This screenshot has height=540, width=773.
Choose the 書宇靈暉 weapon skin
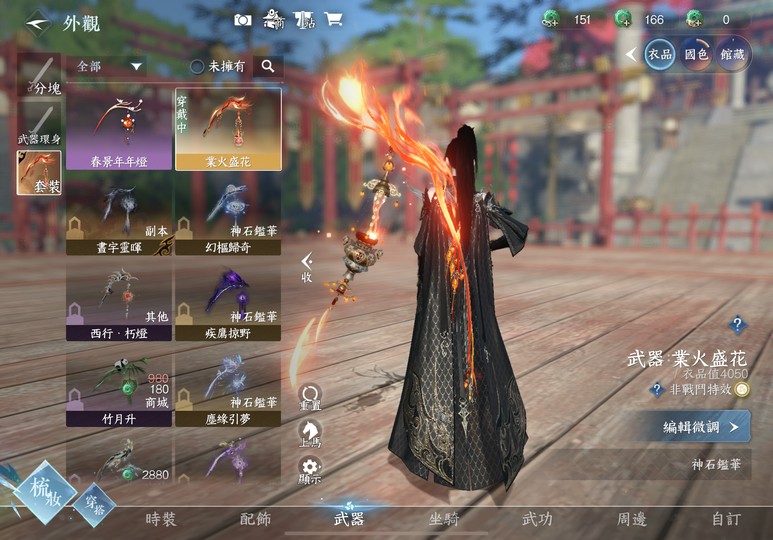pos(119,213)
